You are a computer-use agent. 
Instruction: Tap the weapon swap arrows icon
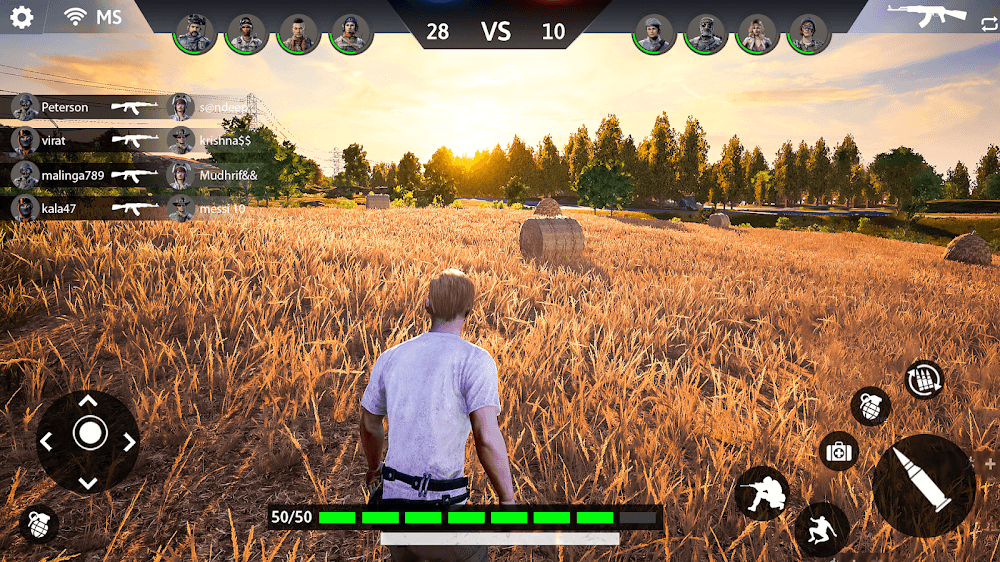click(989, 25)
